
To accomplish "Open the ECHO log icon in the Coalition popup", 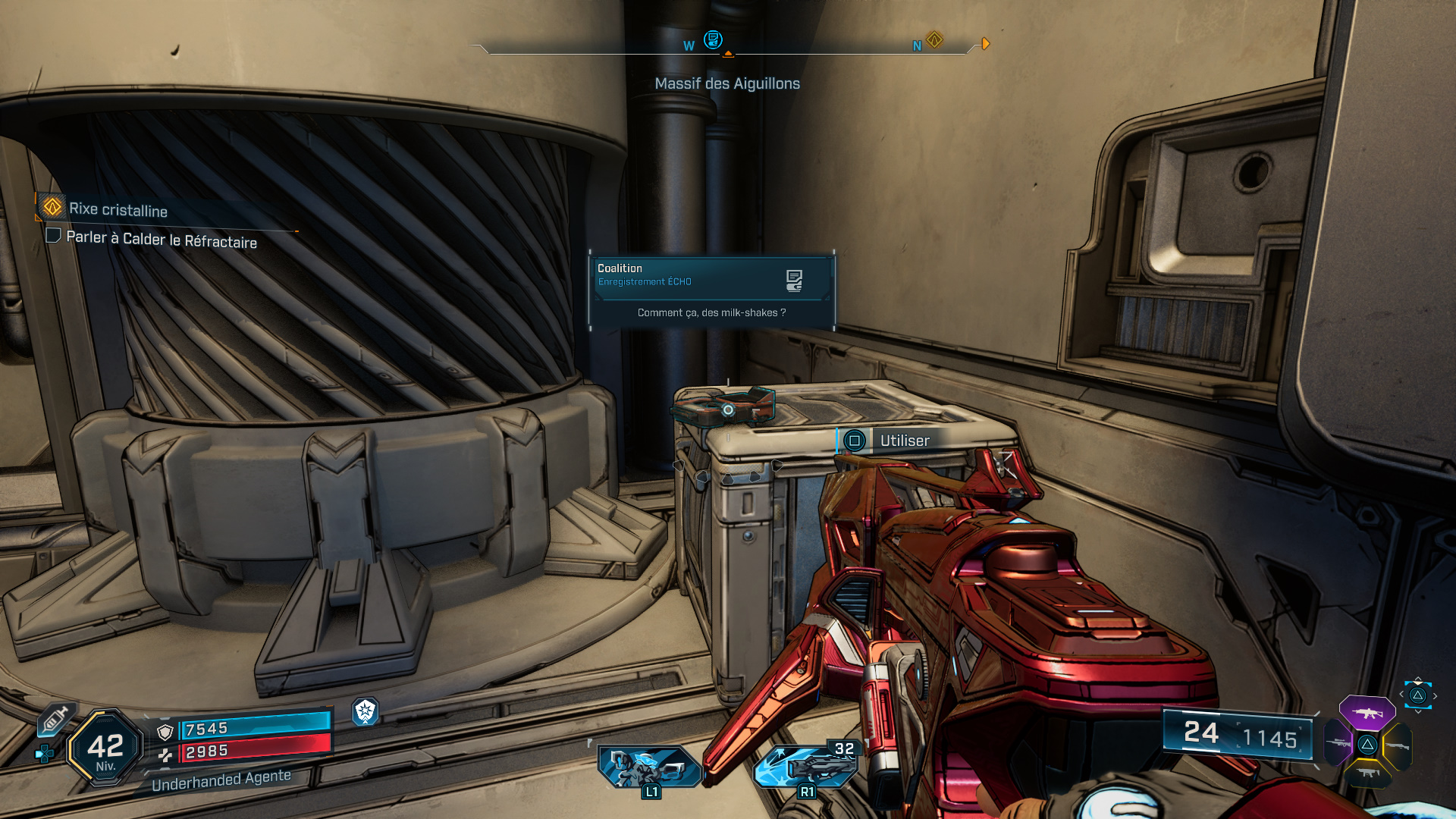I will [x=794, y=279].
